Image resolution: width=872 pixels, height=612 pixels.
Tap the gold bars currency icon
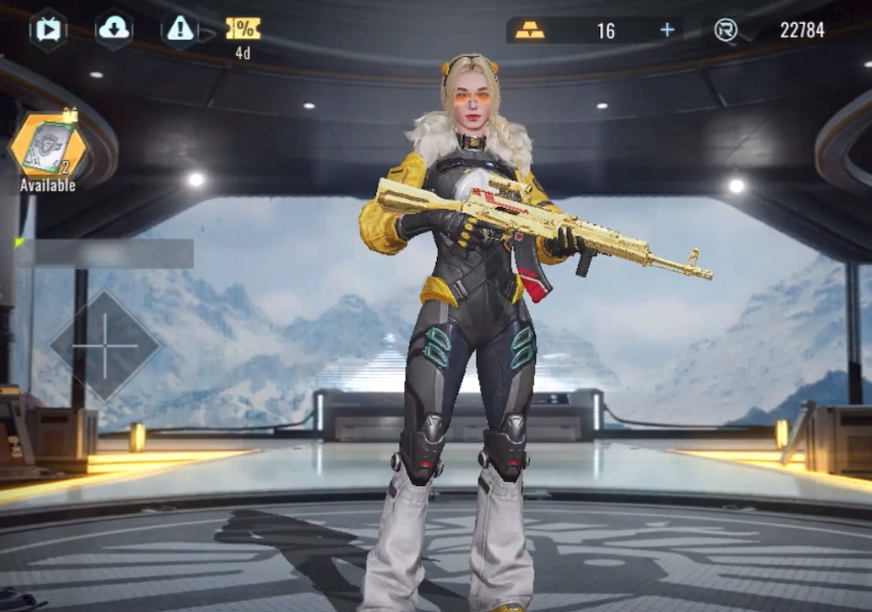530,30
